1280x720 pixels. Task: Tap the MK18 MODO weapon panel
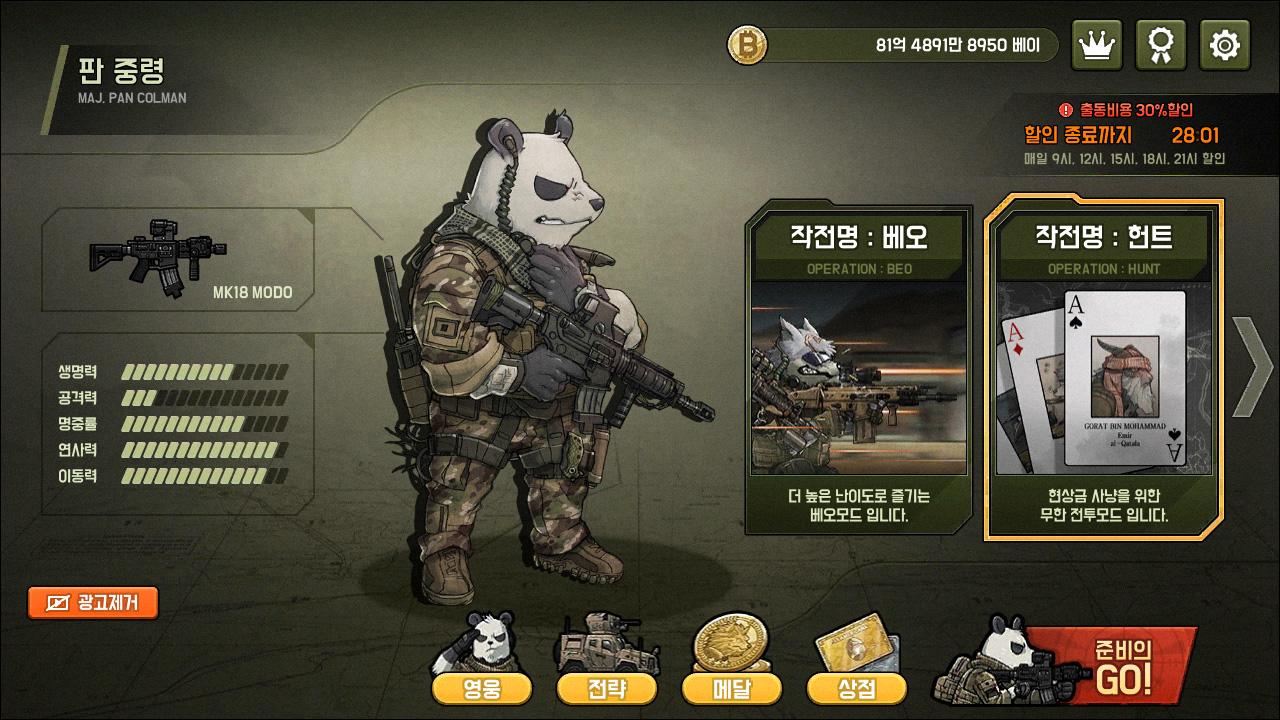coord(178,260)
